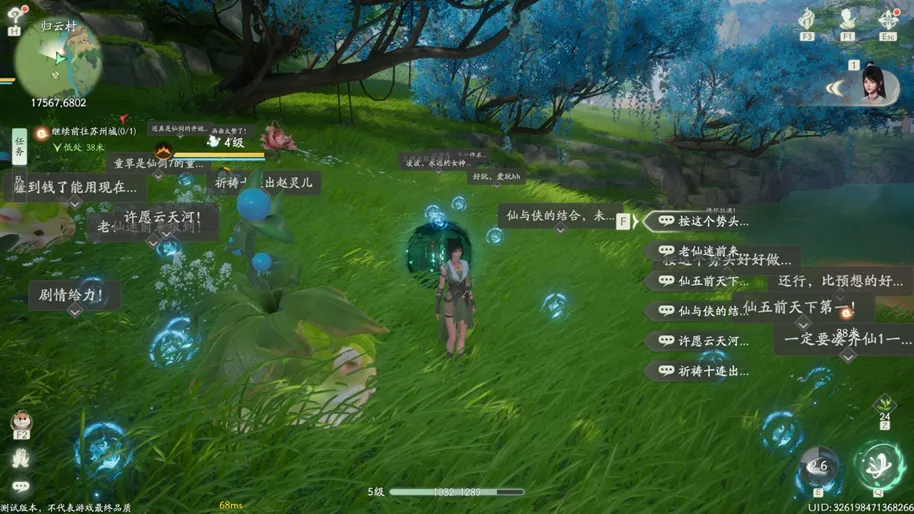Select the 任务 quest tab
This screenshot has width=914, height=514.
tap(19, 149)
